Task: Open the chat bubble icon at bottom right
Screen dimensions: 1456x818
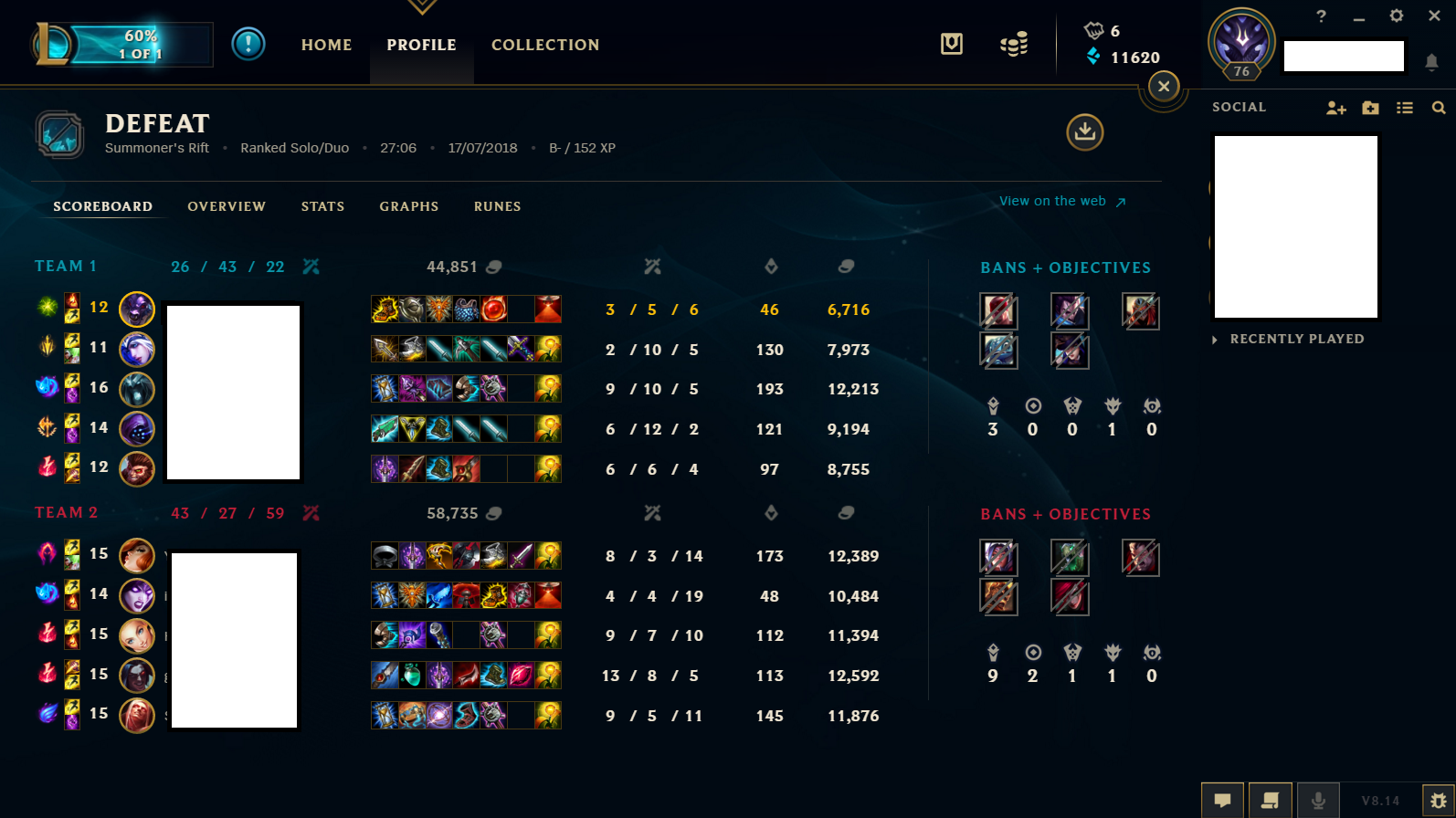Action: click(1222, 800)
